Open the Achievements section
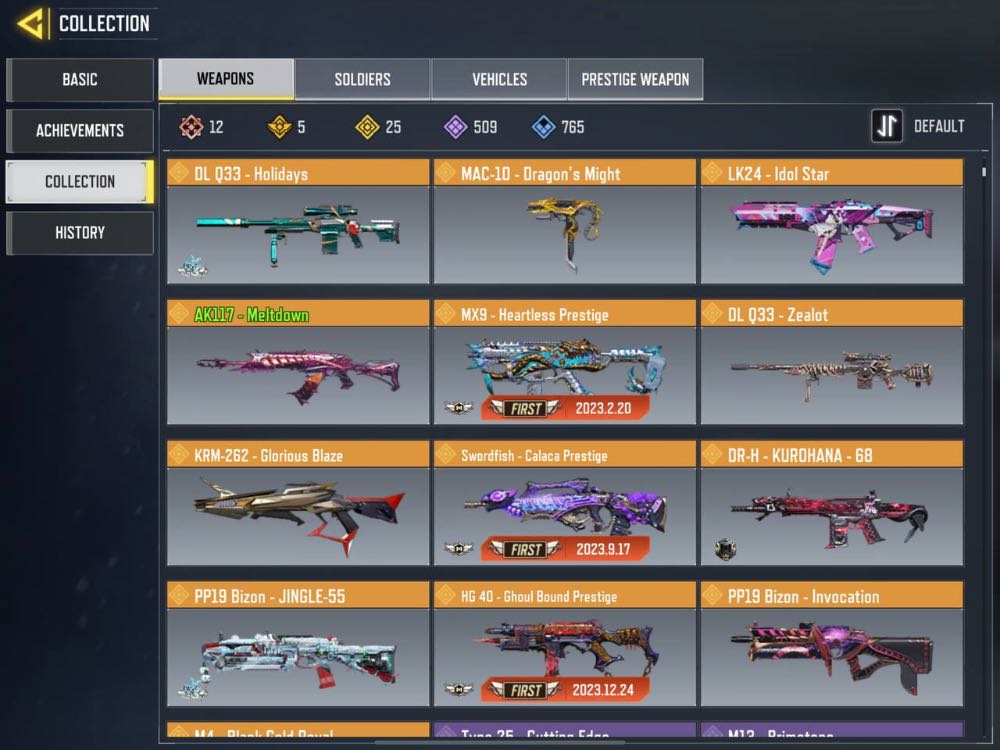Image resolution: width=1000 pixels, height=750 pixels. tap(80, 130)
